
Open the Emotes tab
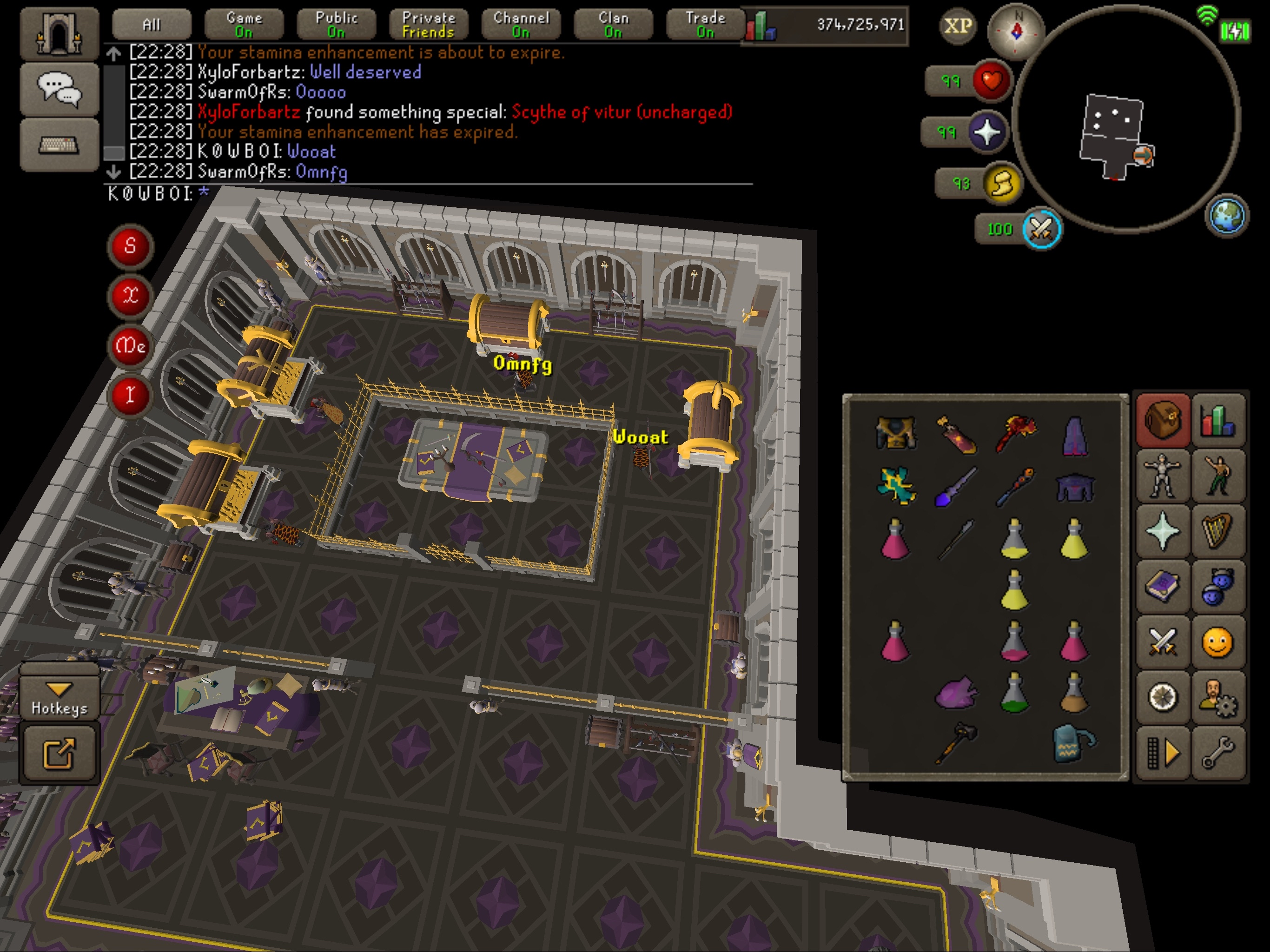pyautogui.click(x=1218, y=475)
